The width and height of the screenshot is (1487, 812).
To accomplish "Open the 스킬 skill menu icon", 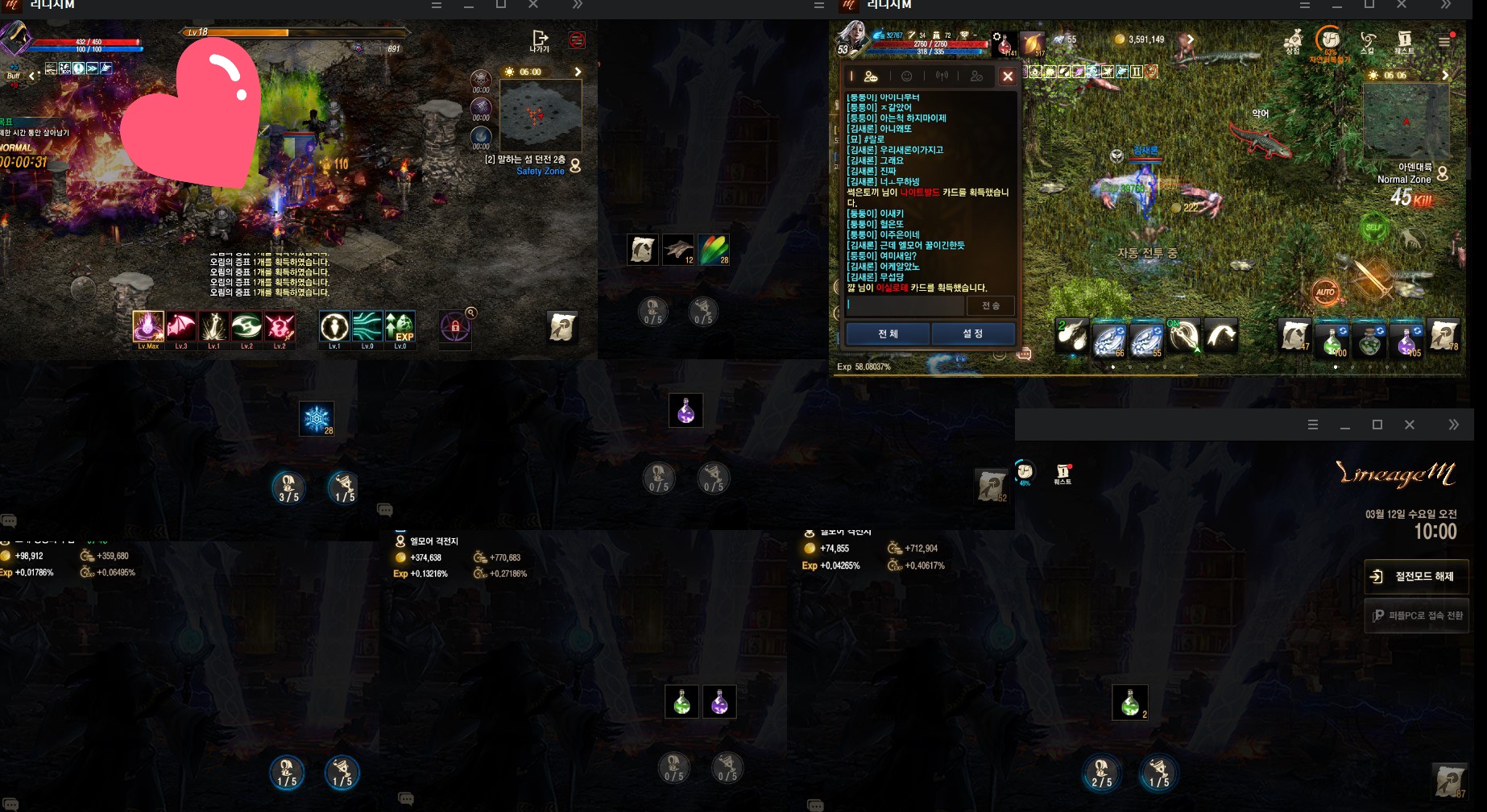I will point(1368,39).
